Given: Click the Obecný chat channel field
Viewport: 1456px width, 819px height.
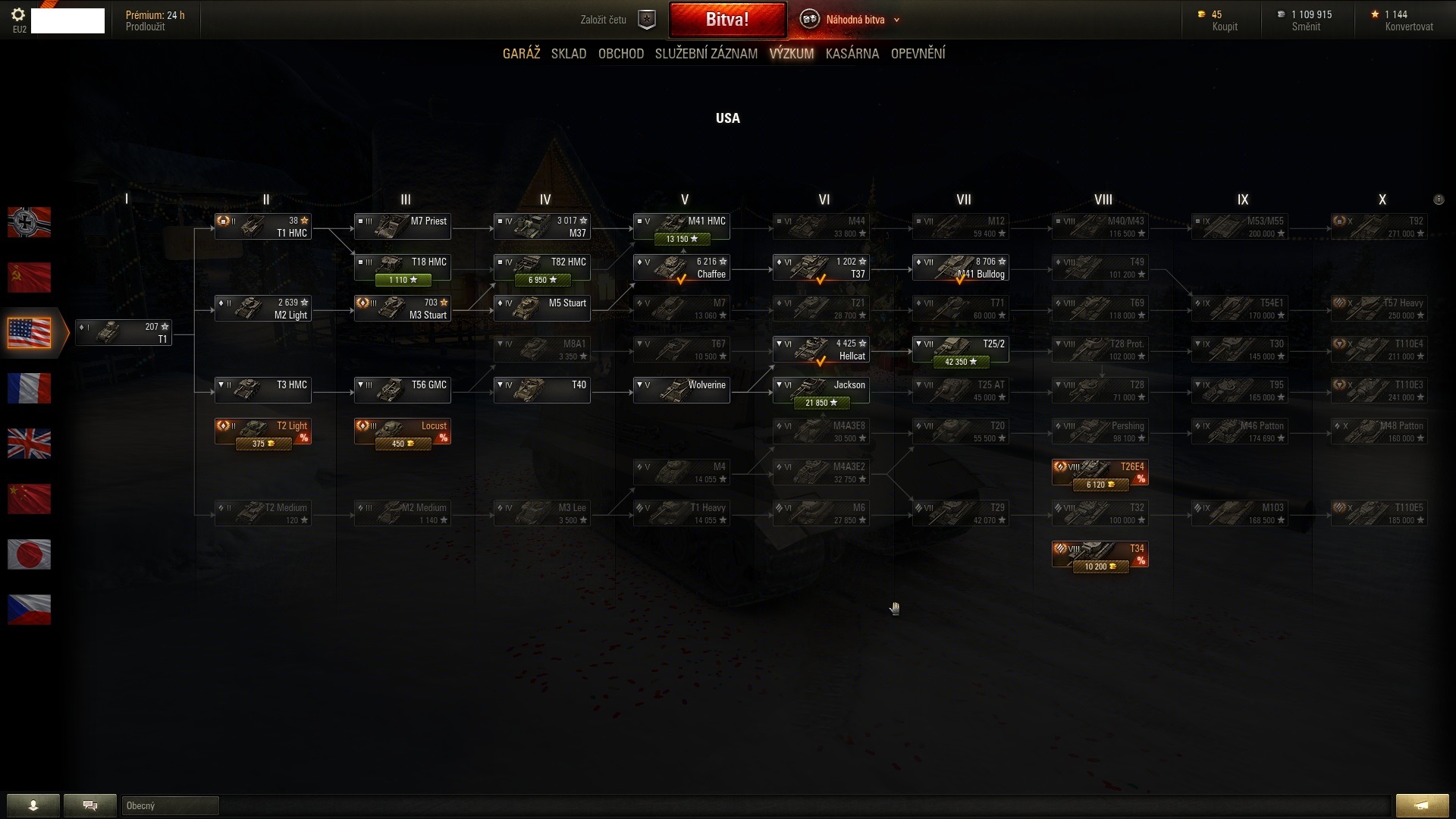Looking at the screenshot, I should [x=170, y=805].
